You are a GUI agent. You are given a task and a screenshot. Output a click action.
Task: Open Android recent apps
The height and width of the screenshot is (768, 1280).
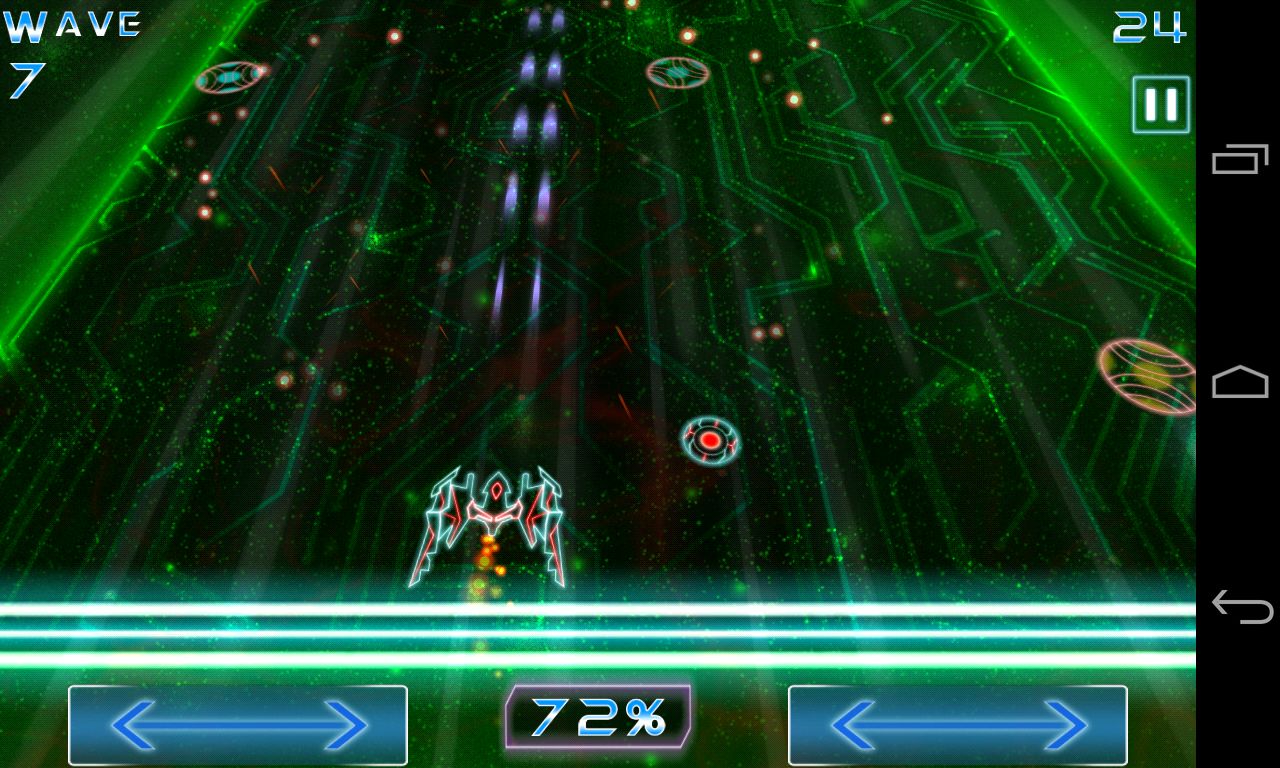coord(1240,159)
